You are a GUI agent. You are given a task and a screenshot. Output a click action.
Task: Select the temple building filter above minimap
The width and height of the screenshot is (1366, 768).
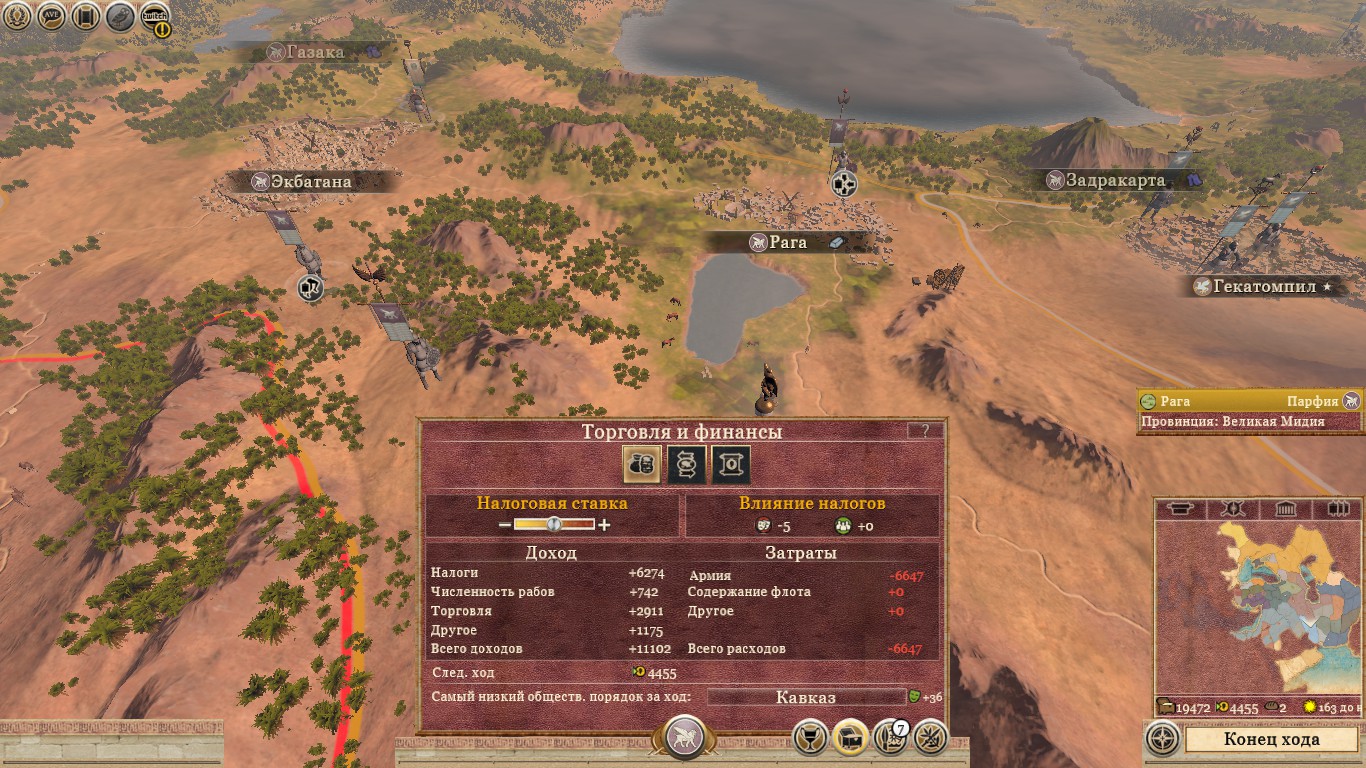1285,509
